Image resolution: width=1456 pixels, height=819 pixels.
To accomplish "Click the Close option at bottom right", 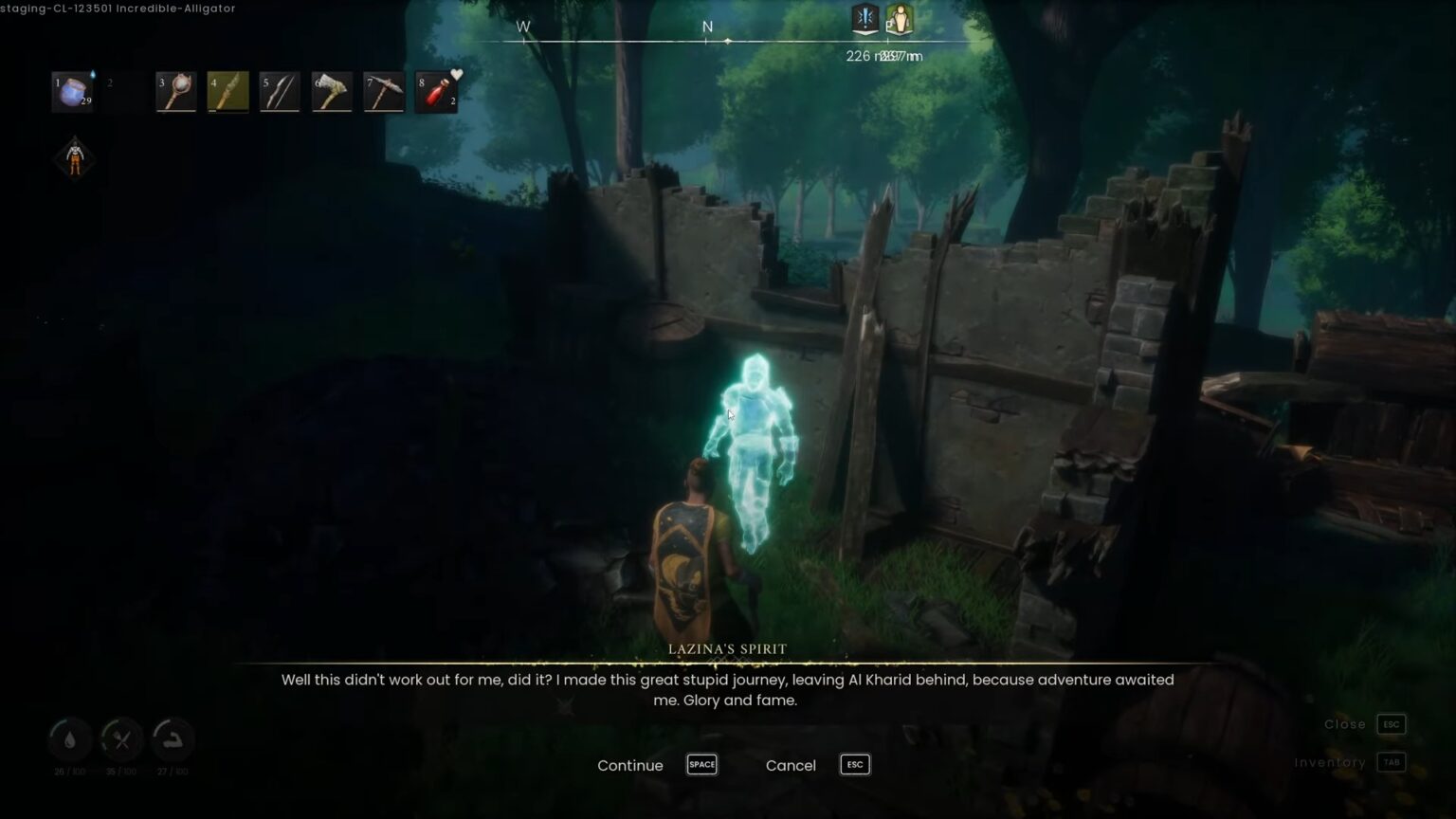I will pyautogui.click(x=1344, y=724).
